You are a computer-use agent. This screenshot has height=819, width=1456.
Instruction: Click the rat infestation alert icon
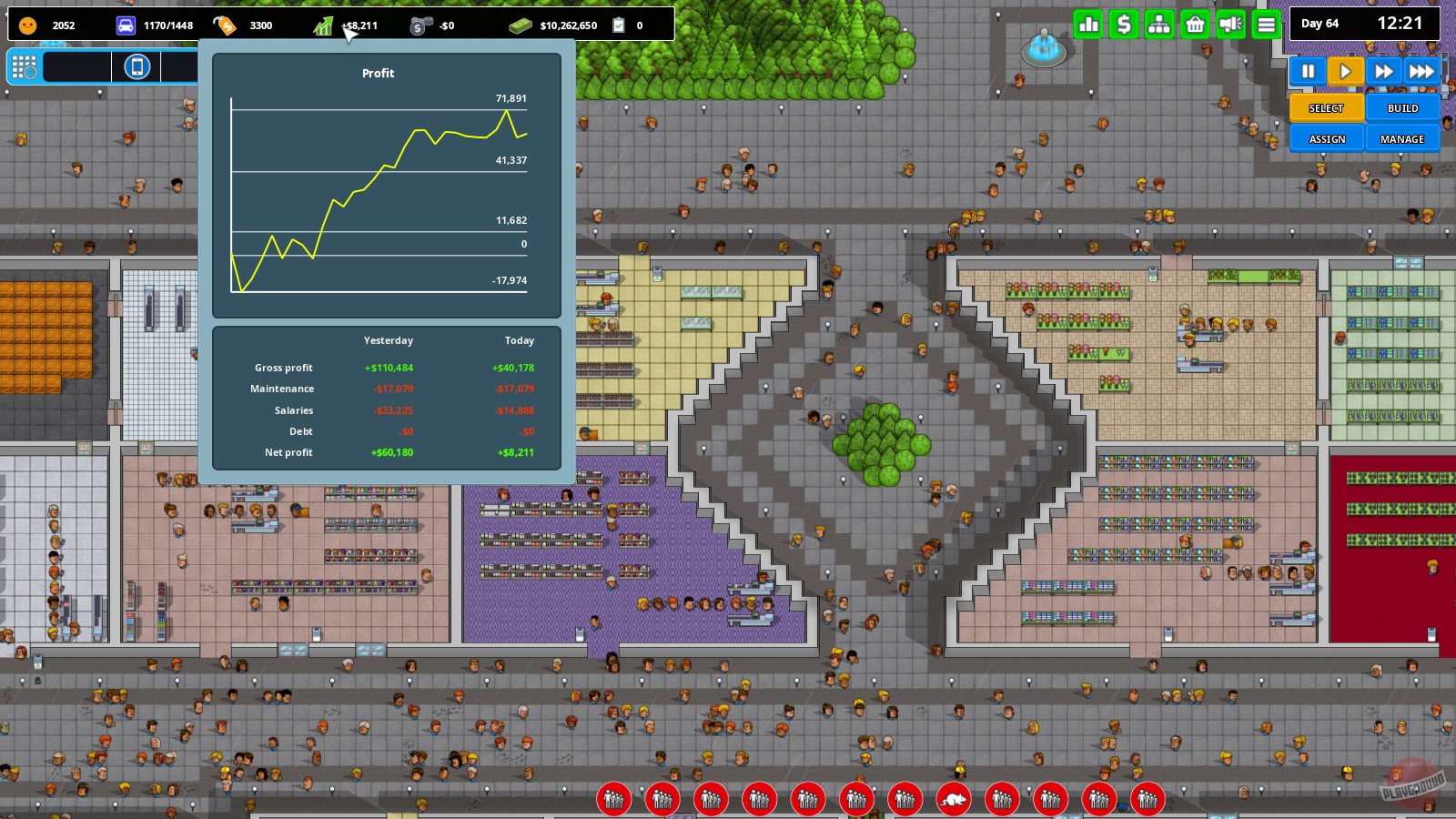click(x=954, y=799)
